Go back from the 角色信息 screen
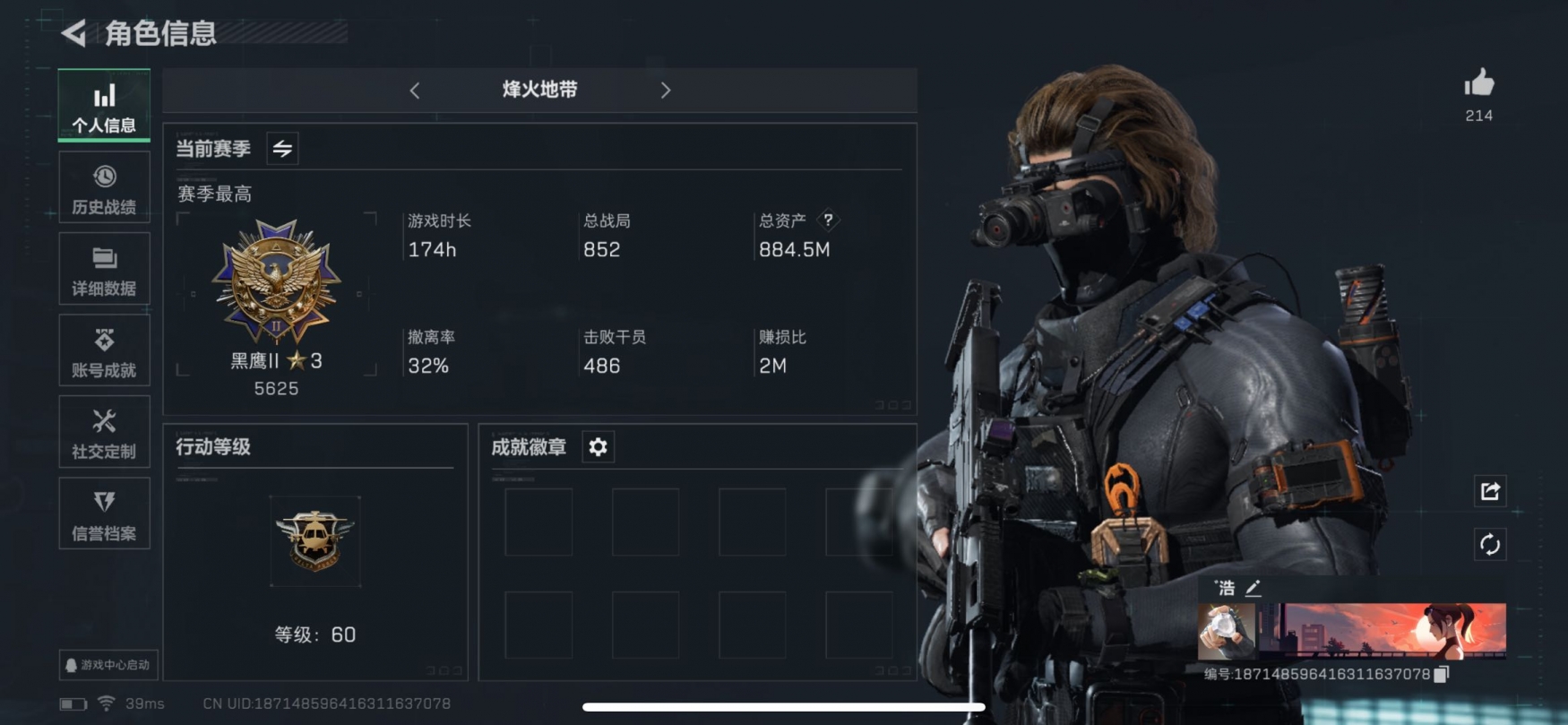 (73, 34)
